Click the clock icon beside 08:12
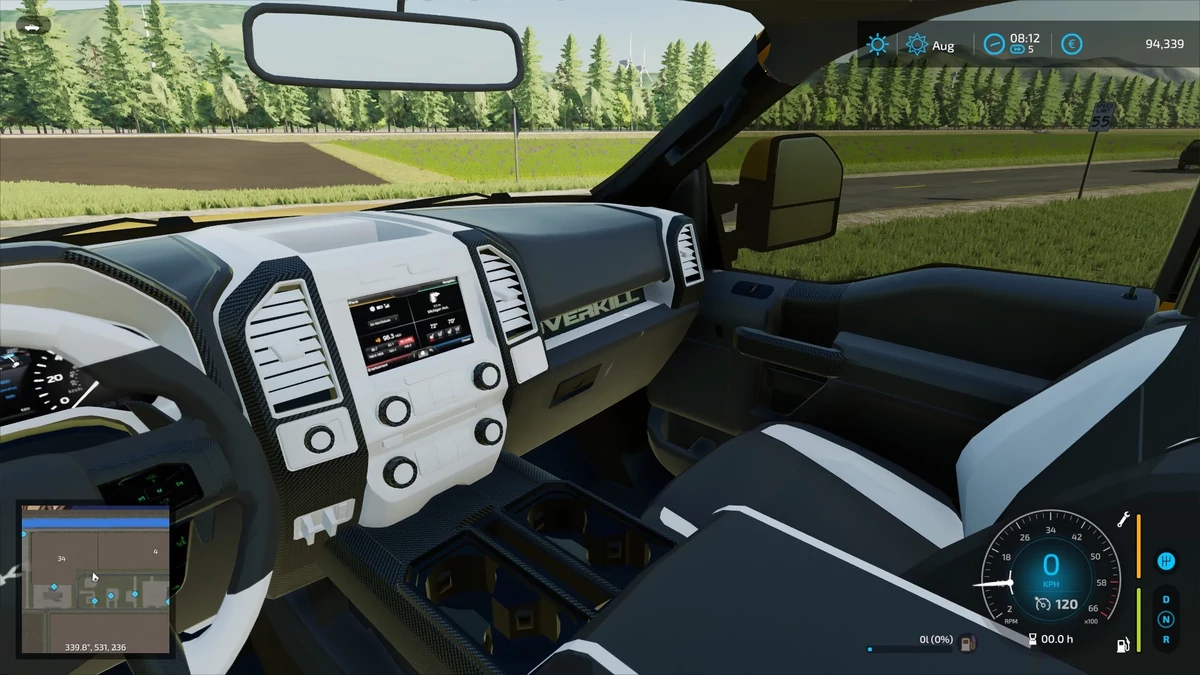This screenshot has height=675, width=1200. click(x=993, y=44)
